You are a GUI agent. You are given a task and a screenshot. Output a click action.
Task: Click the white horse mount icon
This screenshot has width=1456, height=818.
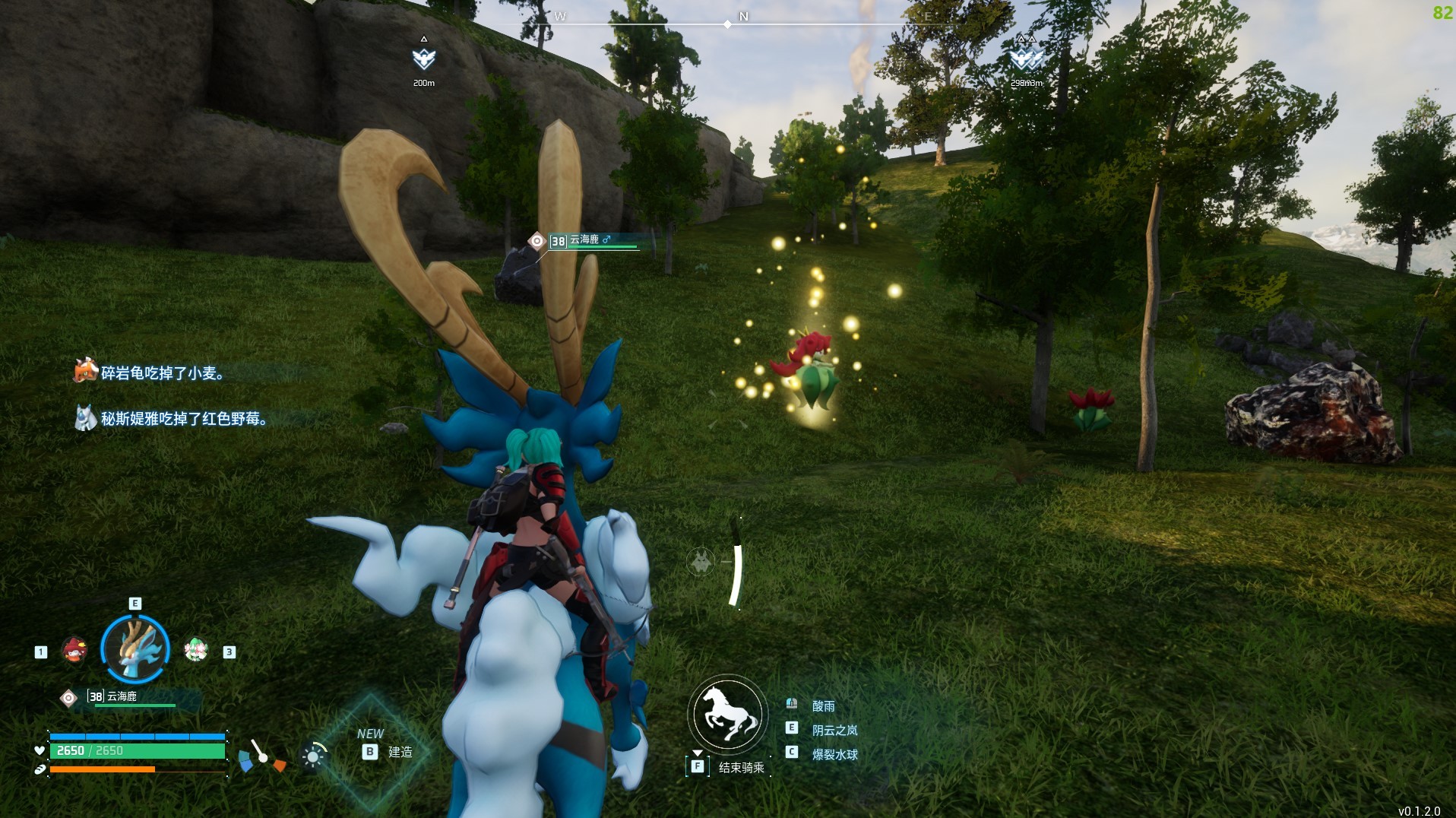click(x=727, y=714)
